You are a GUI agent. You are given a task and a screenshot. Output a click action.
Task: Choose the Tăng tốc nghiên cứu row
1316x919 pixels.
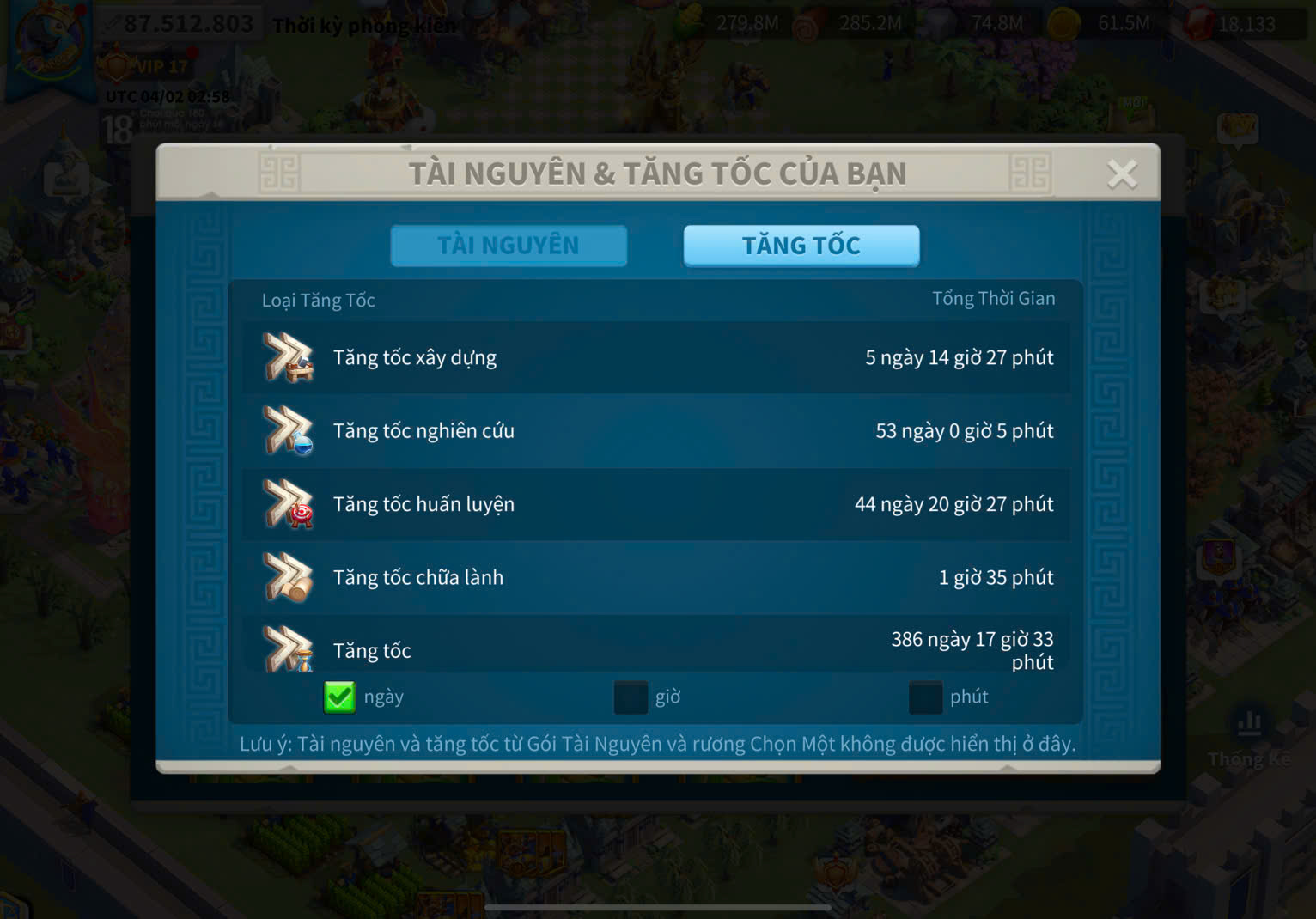[656, 431]
